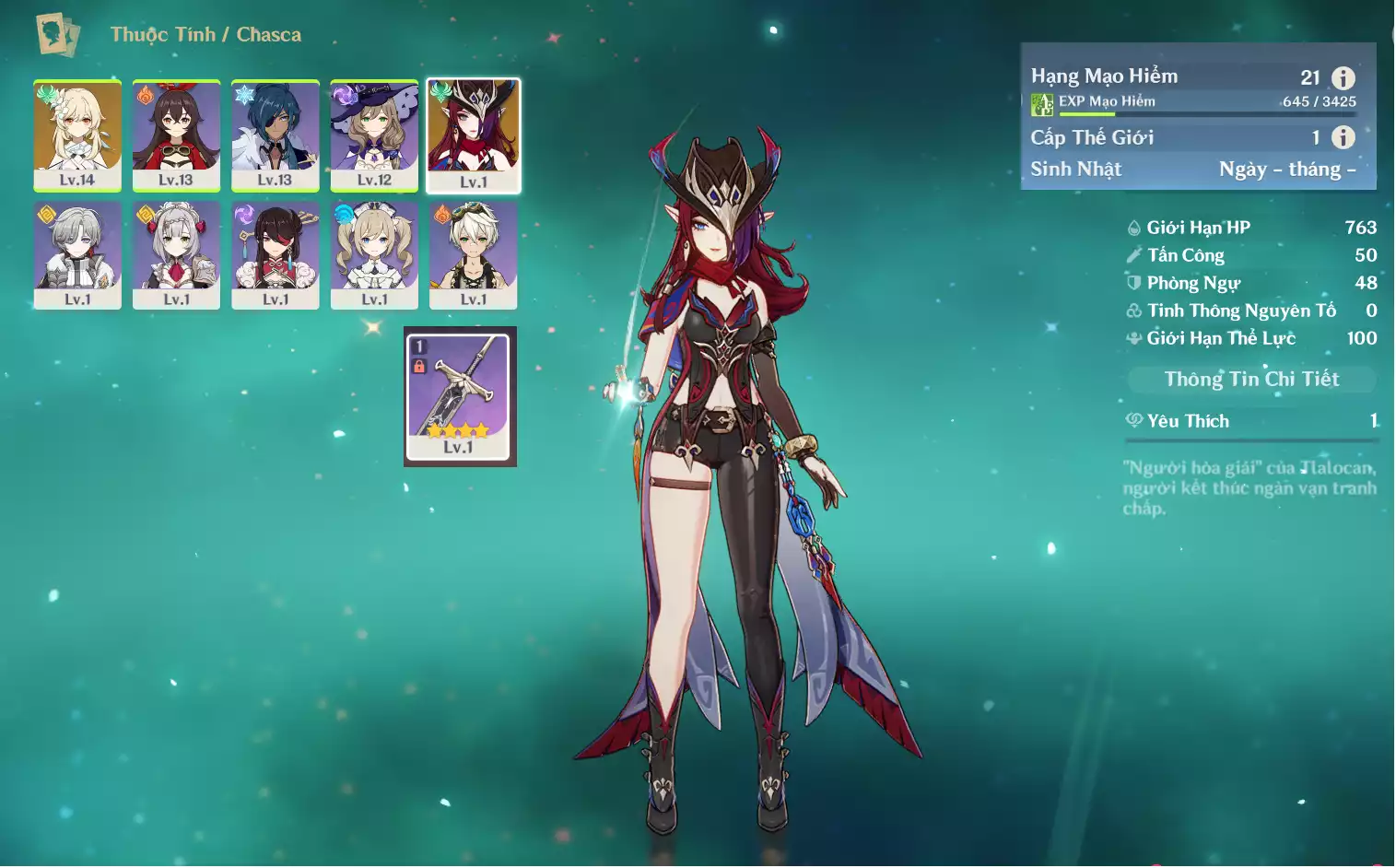The image size is (1396, 868).
Task: Choose the gray-haired Geo character portrait
Action: (77, 255)
